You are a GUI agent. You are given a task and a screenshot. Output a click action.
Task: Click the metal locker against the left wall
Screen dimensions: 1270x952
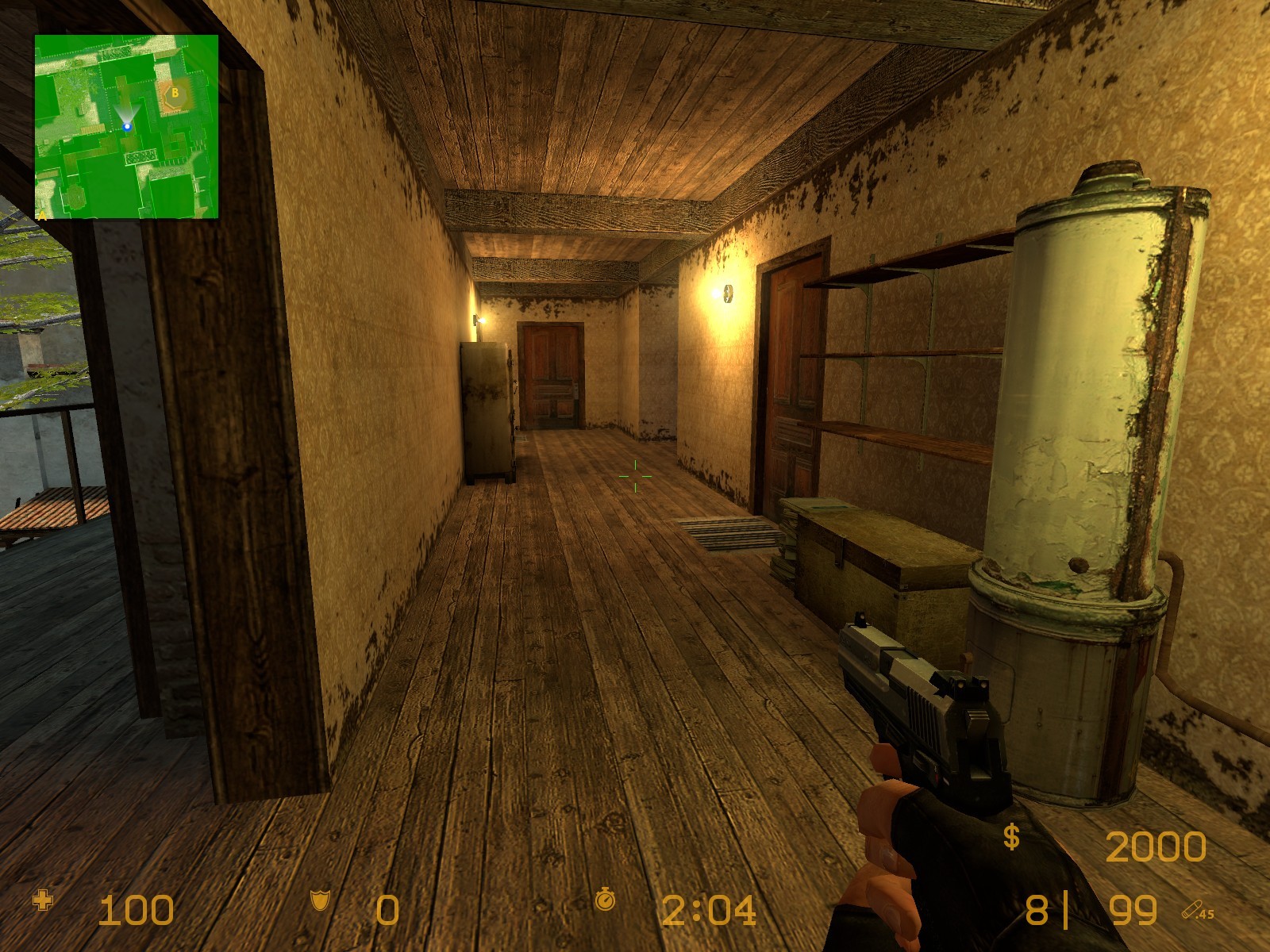(484, 409)
